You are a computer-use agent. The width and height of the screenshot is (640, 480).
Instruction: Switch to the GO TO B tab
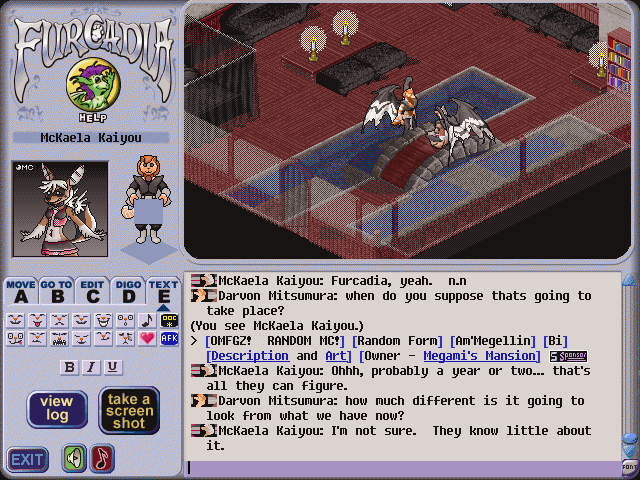tap(57, 291)
